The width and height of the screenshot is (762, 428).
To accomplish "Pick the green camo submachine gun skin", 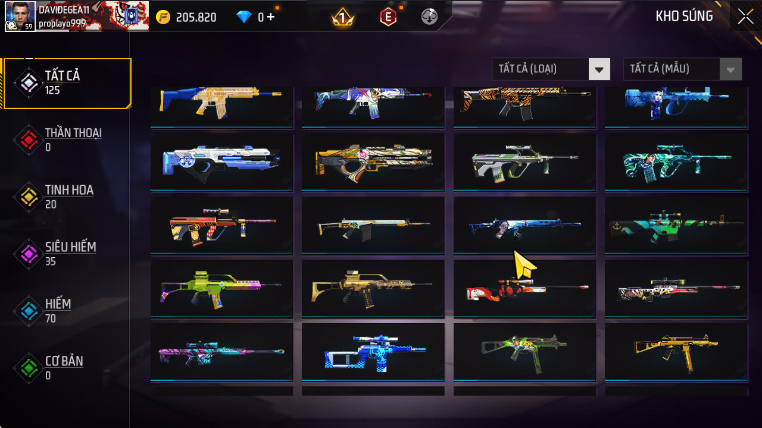I will tap(525, 353).
